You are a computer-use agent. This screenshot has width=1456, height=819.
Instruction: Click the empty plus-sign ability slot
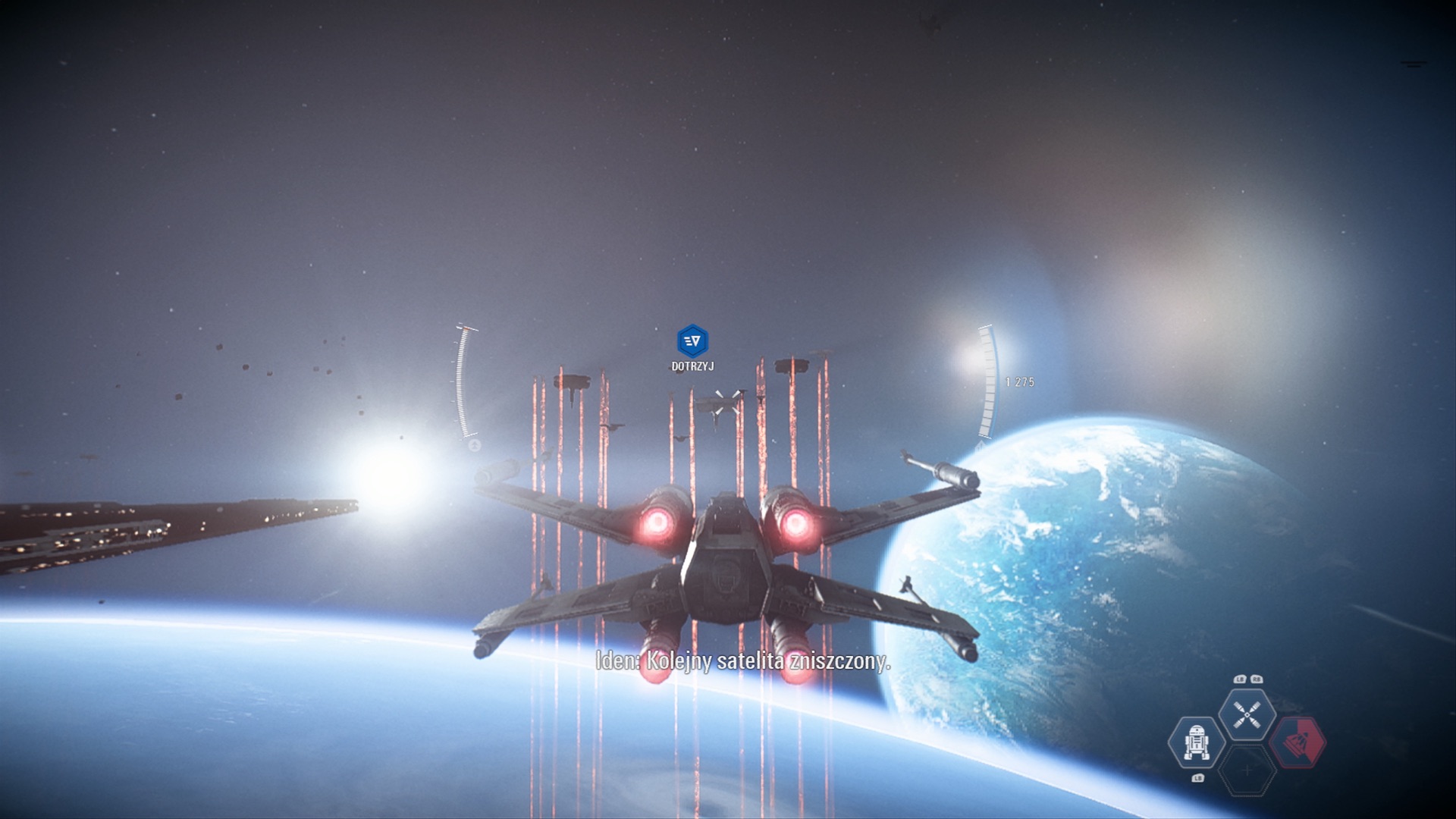click(1247, 770)
